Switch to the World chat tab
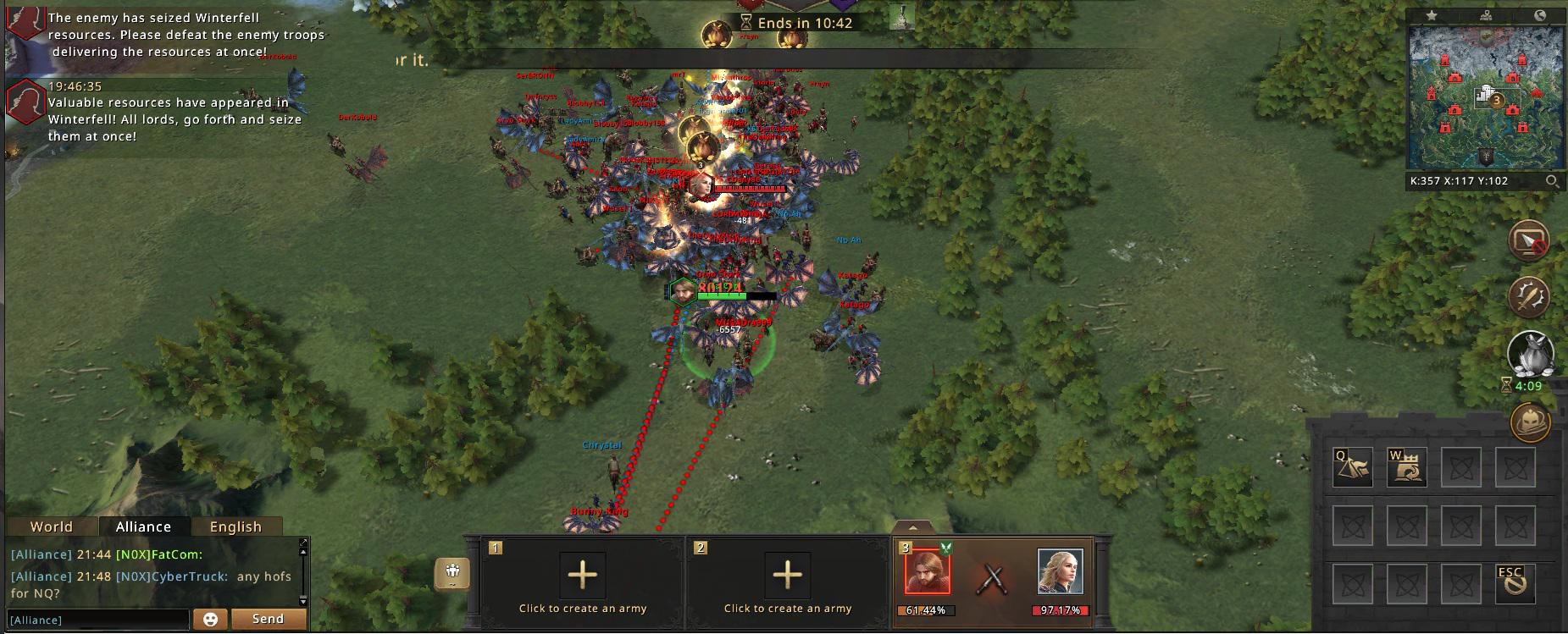 click(52, 526)
